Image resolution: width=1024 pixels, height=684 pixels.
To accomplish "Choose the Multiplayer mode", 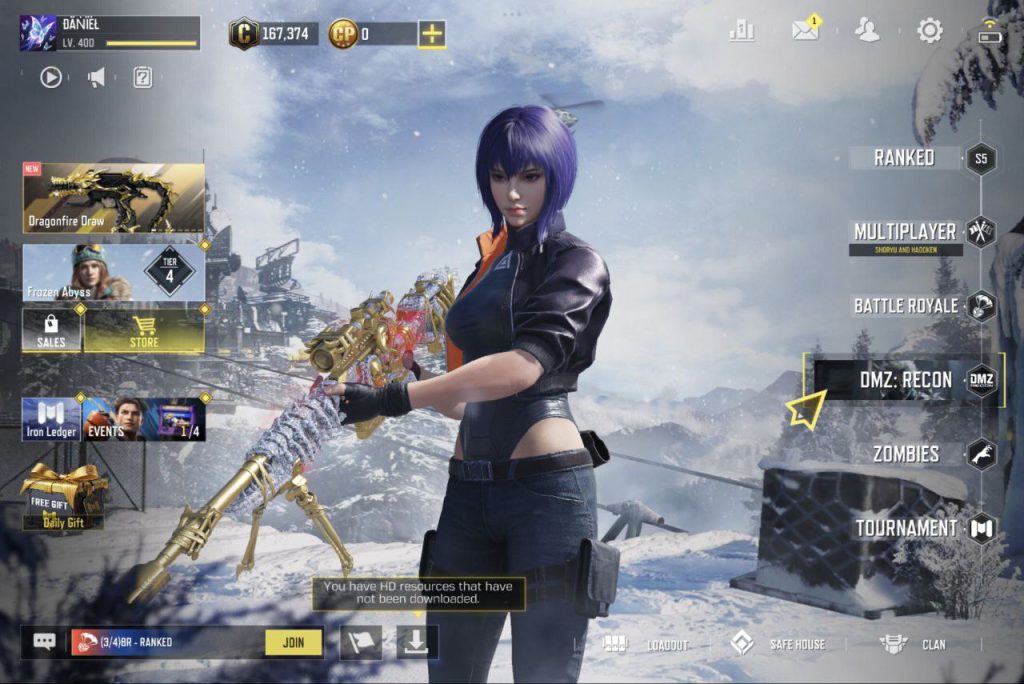I will (906, 232).
